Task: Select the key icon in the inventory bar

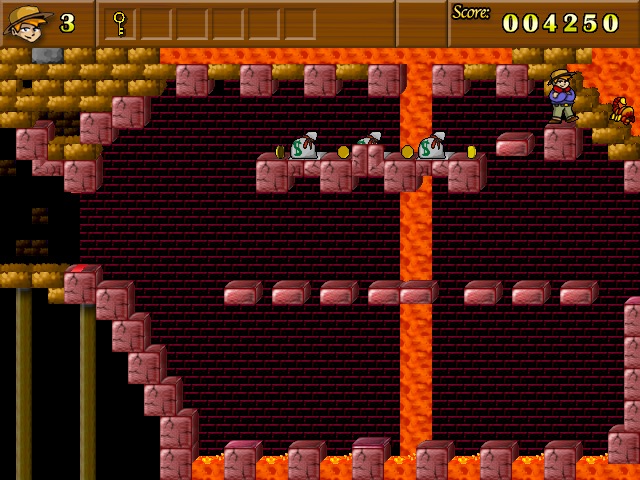Action: coord(119,22)
